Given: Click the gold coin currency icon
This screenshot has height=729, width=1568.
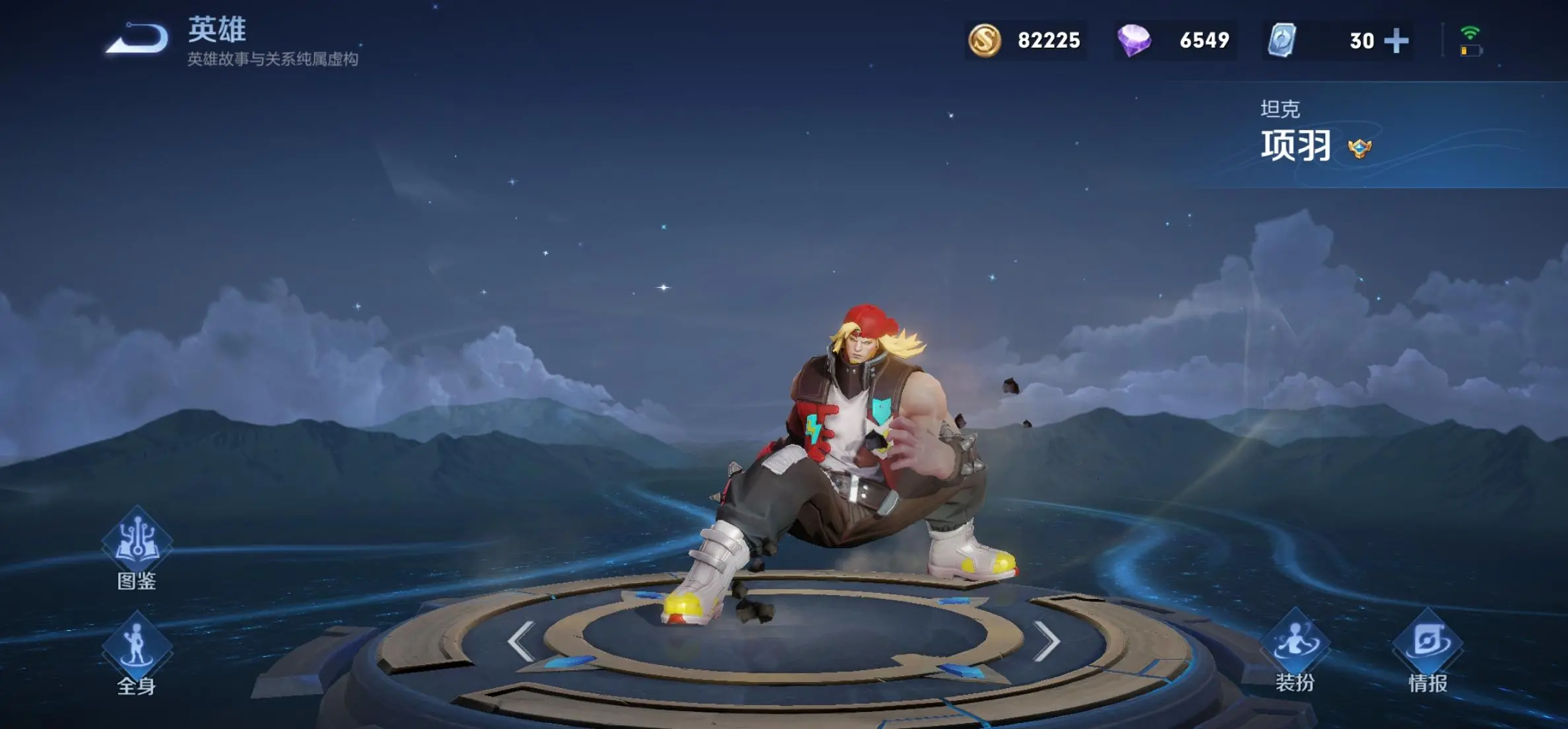Looking at the screenshot, I should pyautogui.click(x=984, y=40).
